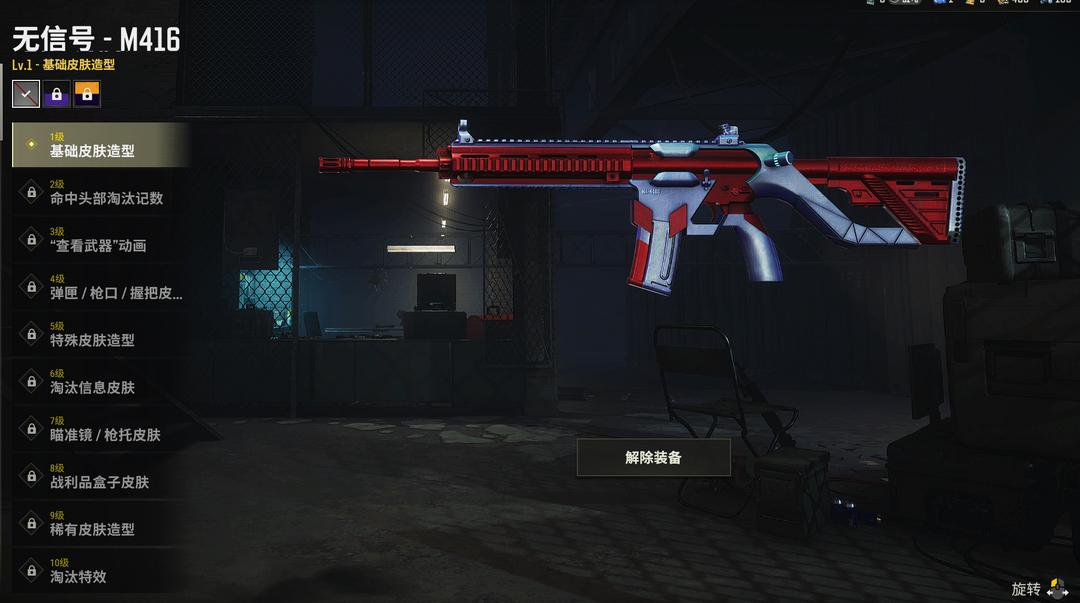The width and height of the screenshot is (1080, 603).
Task: Pick the locked orange and purple variant
Action: pos(87,94)
